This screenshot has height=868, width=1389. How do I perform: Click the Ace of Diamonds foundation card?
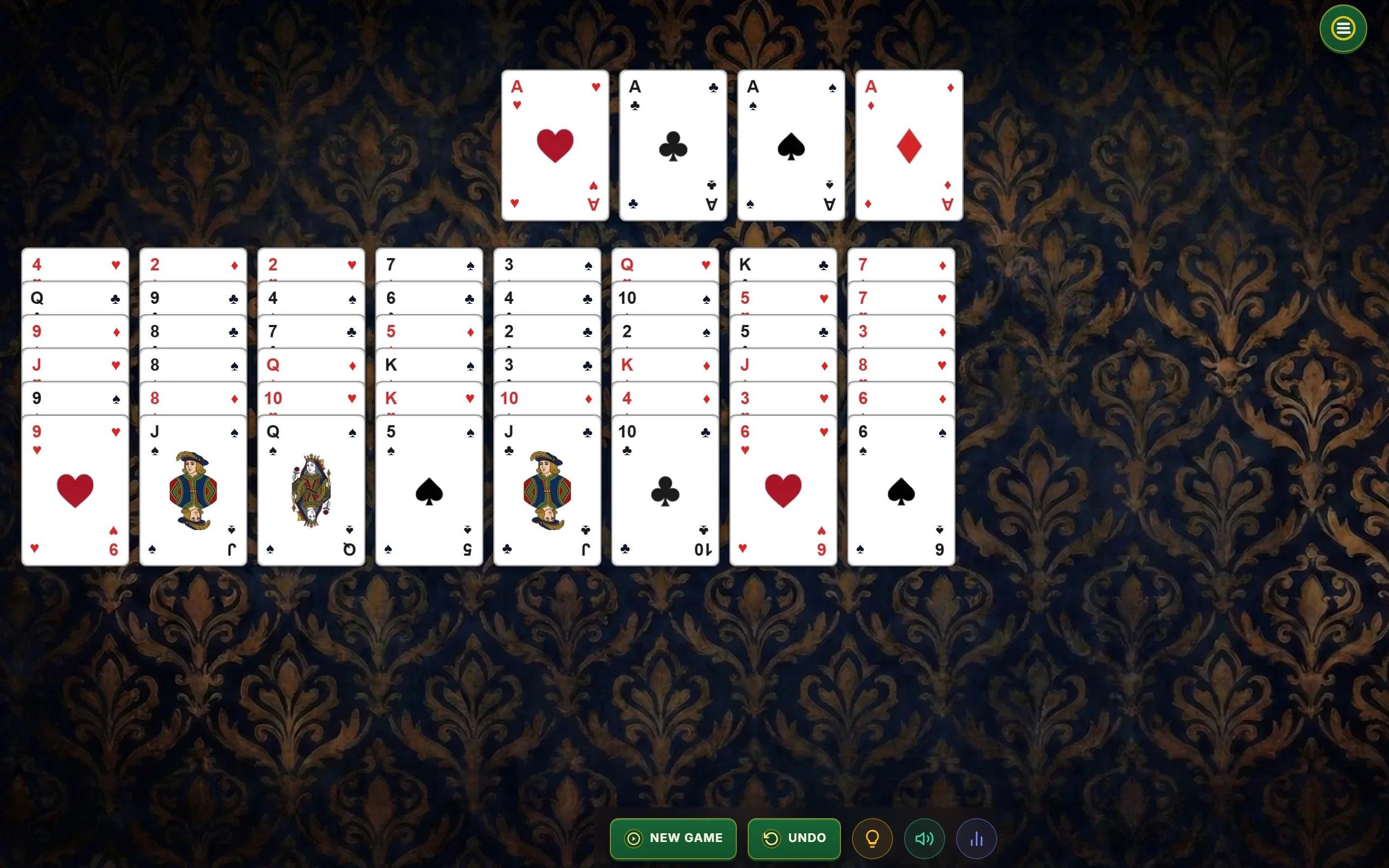pyautogui.click(x=908, y=145)
